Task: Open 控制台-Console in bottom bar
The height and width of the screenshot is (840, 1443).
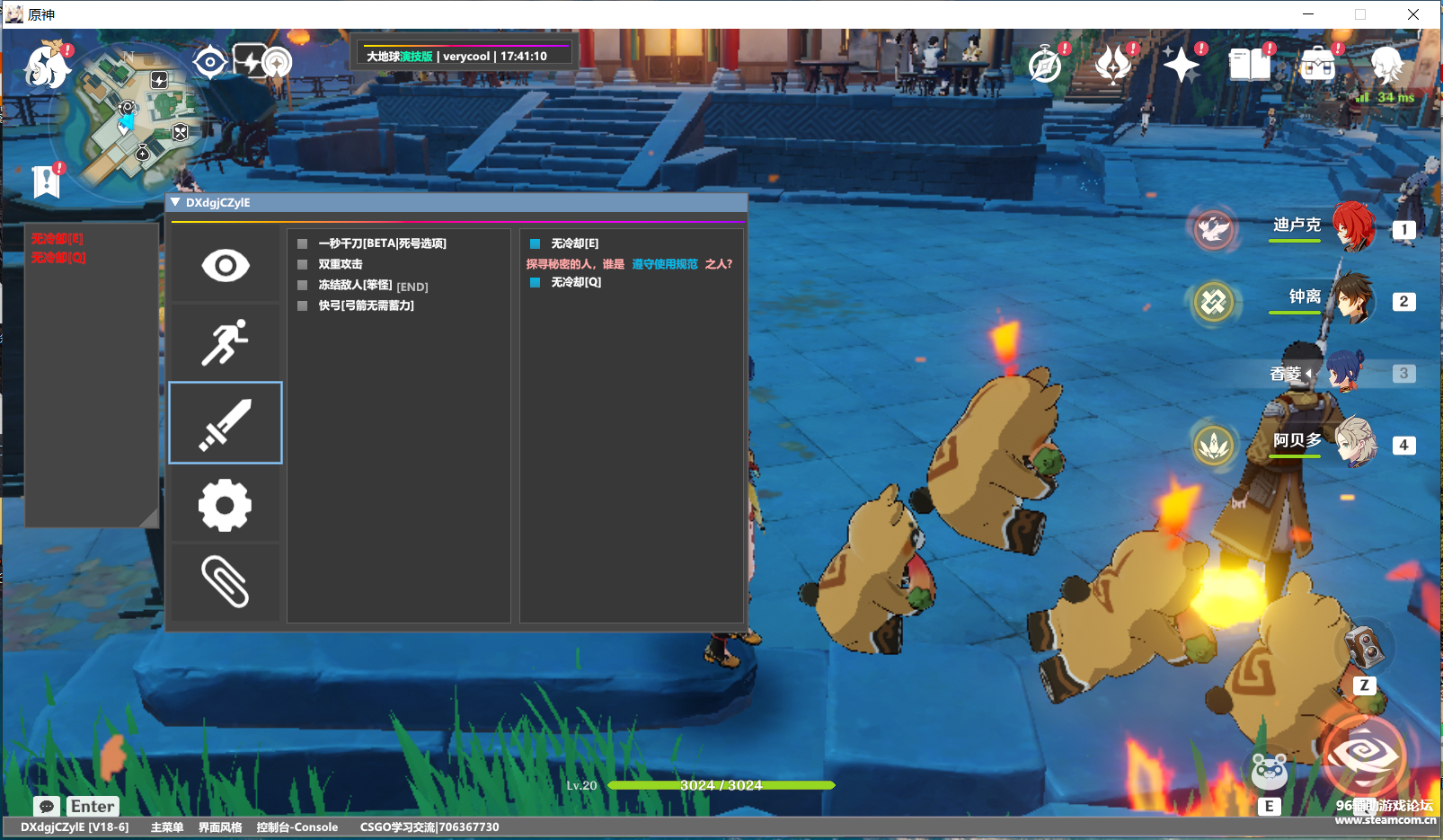Action: pyautogui.click(x=297, y=827)
